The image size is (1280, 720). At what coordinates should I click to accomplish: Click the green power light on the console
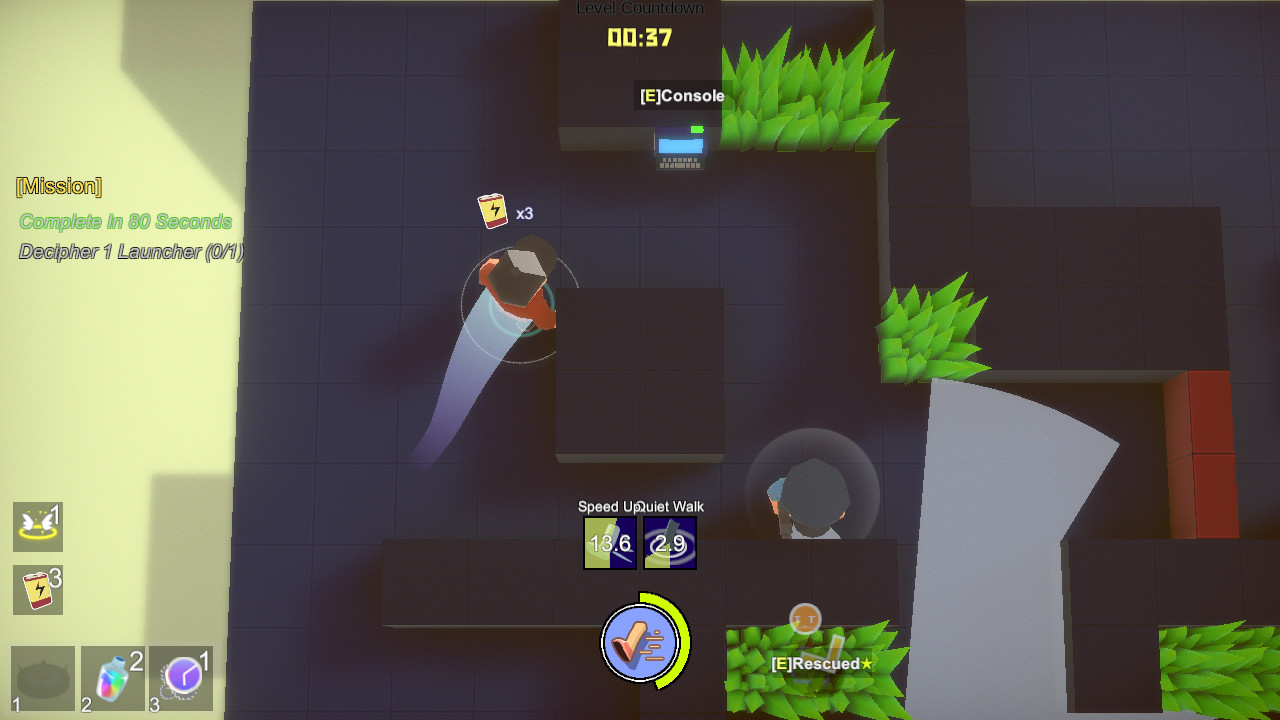[x=695, y=128]
